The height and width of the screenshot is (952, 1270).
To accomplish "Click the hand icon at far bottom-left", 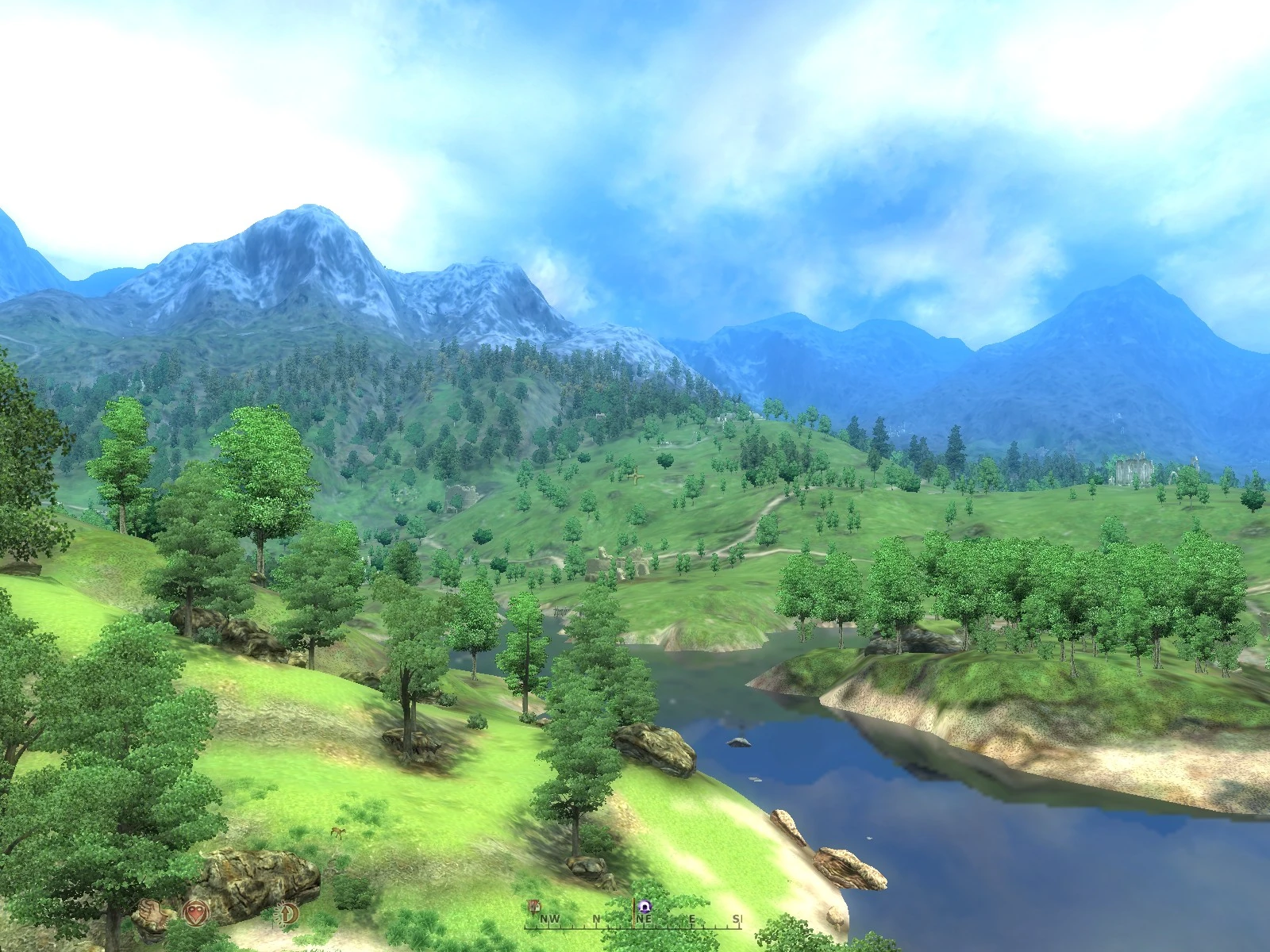I will coord(151,915).
